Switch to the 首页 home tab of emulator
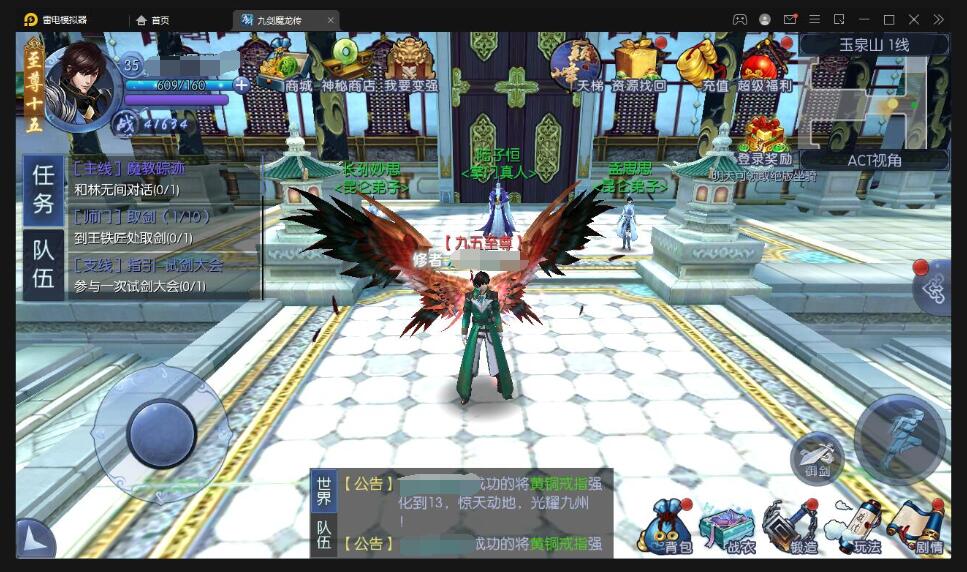Screen dimensions: 967x572 (x=154, y=20)
